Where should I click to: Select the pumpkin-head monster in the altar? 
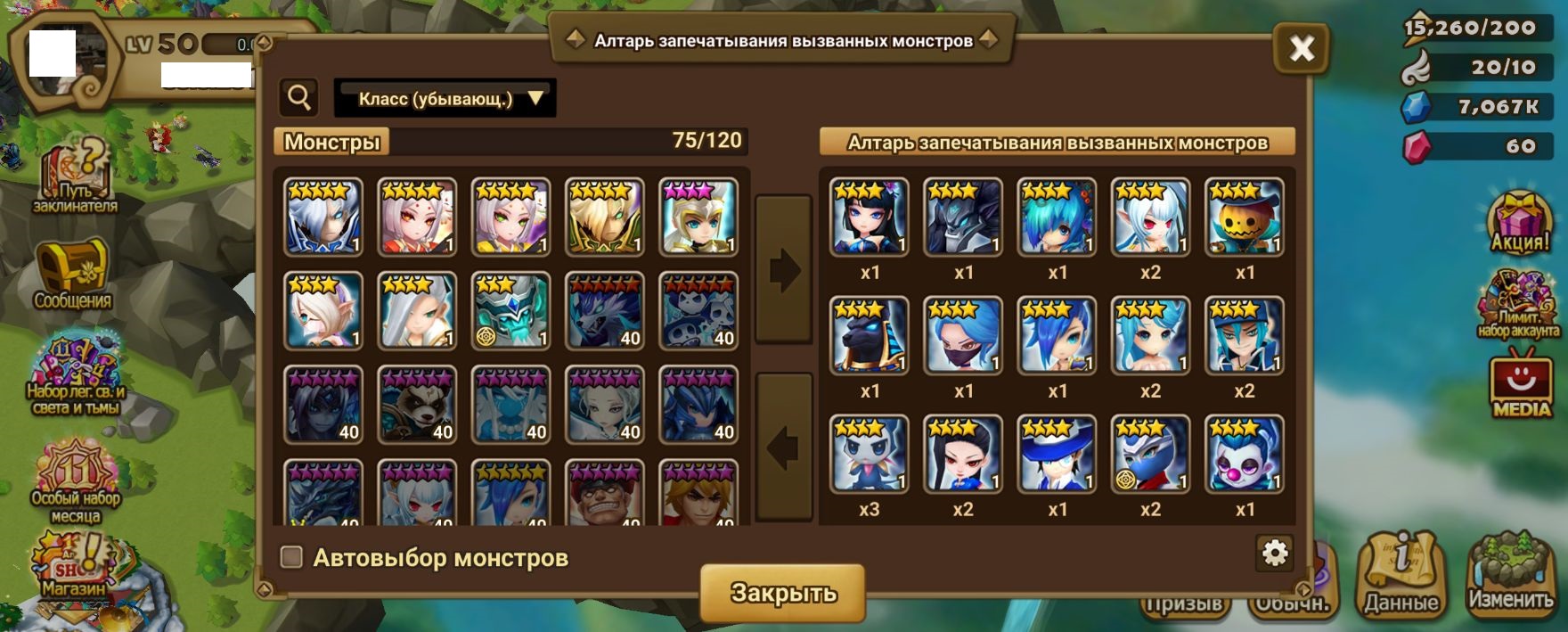[x=1244, y=218]
